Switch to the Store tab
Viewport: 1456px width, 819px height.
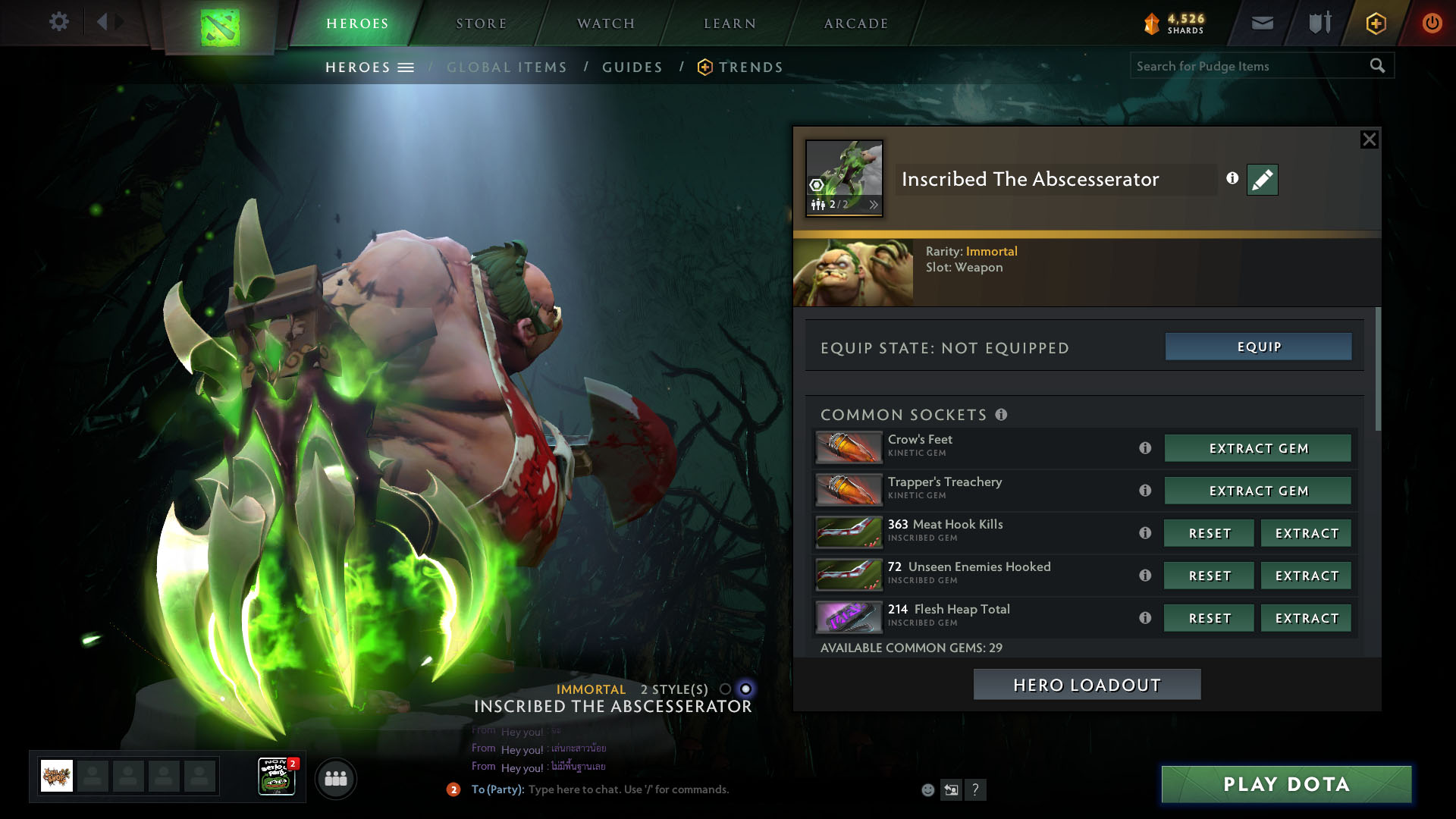pyautogui.click(x=481, y=24)
